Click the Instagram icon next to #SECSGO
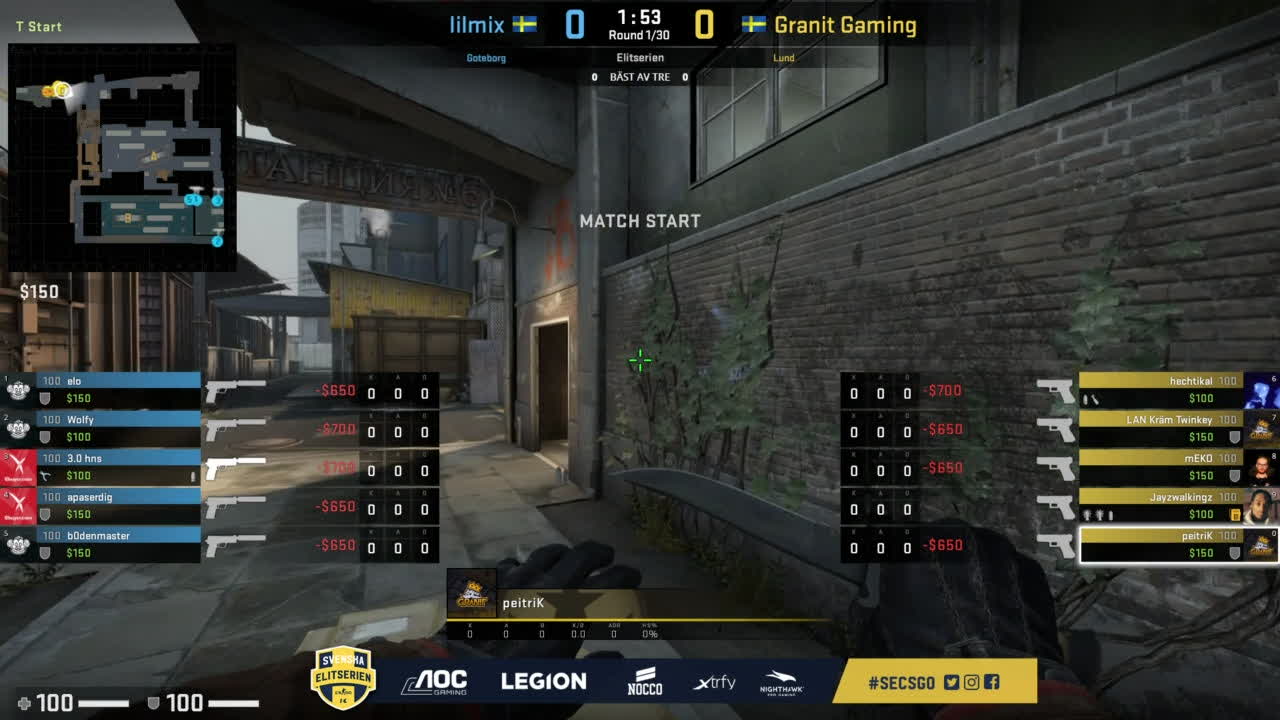1280x720 pixels. click(971, 681)
